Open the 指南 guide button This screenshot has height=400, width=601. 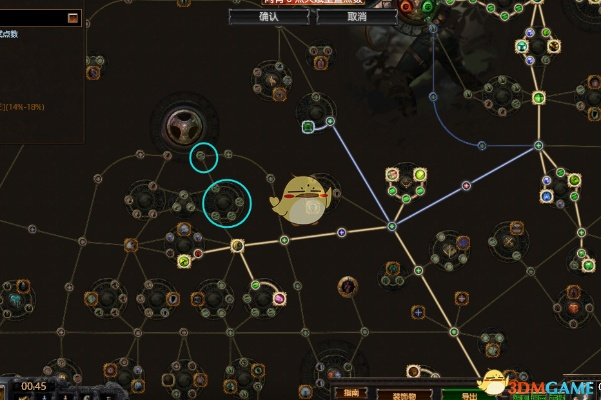point(351,393)
